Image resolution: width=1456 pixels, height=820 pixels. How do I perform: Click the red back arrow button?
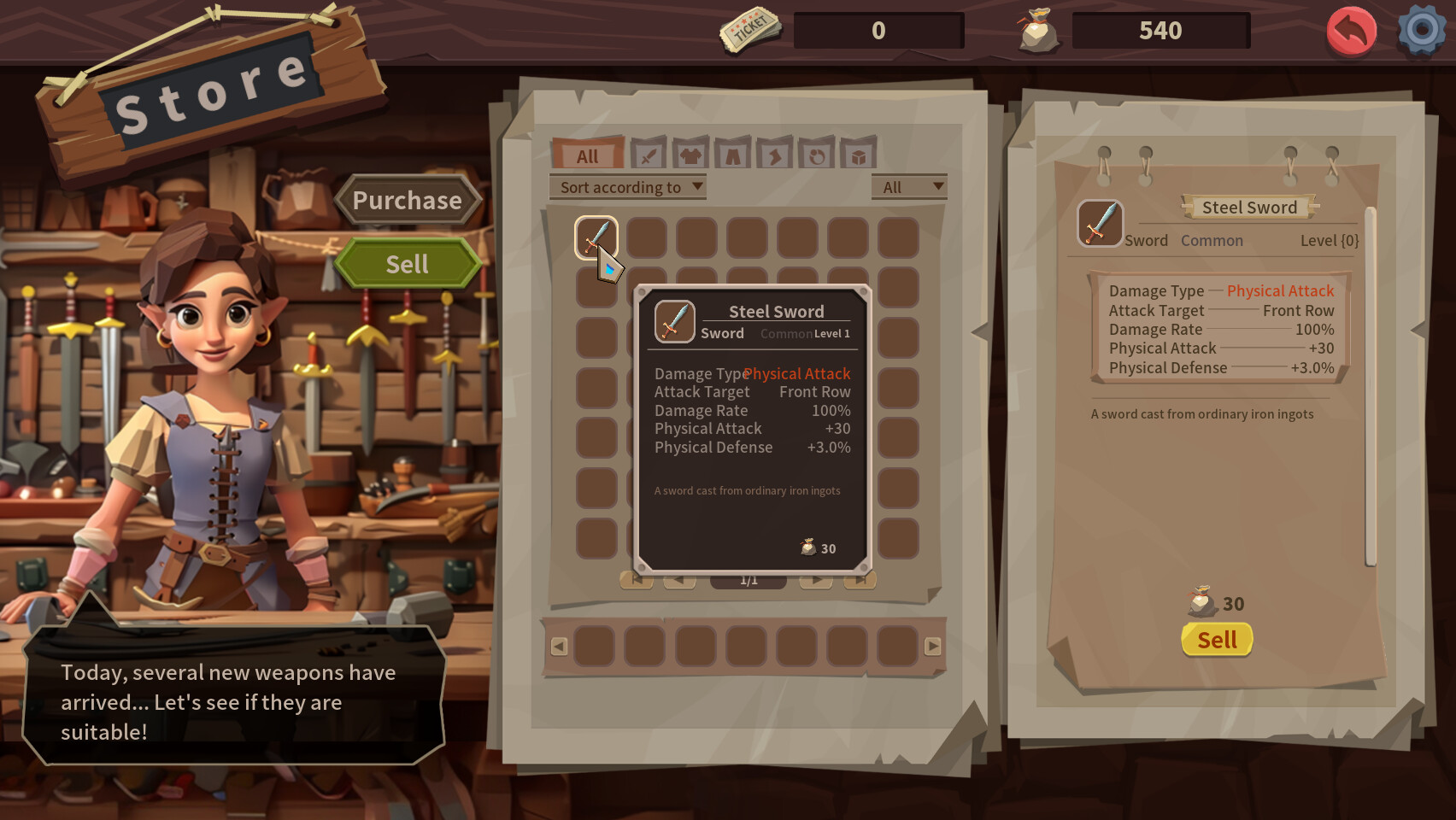(1351, 31)
